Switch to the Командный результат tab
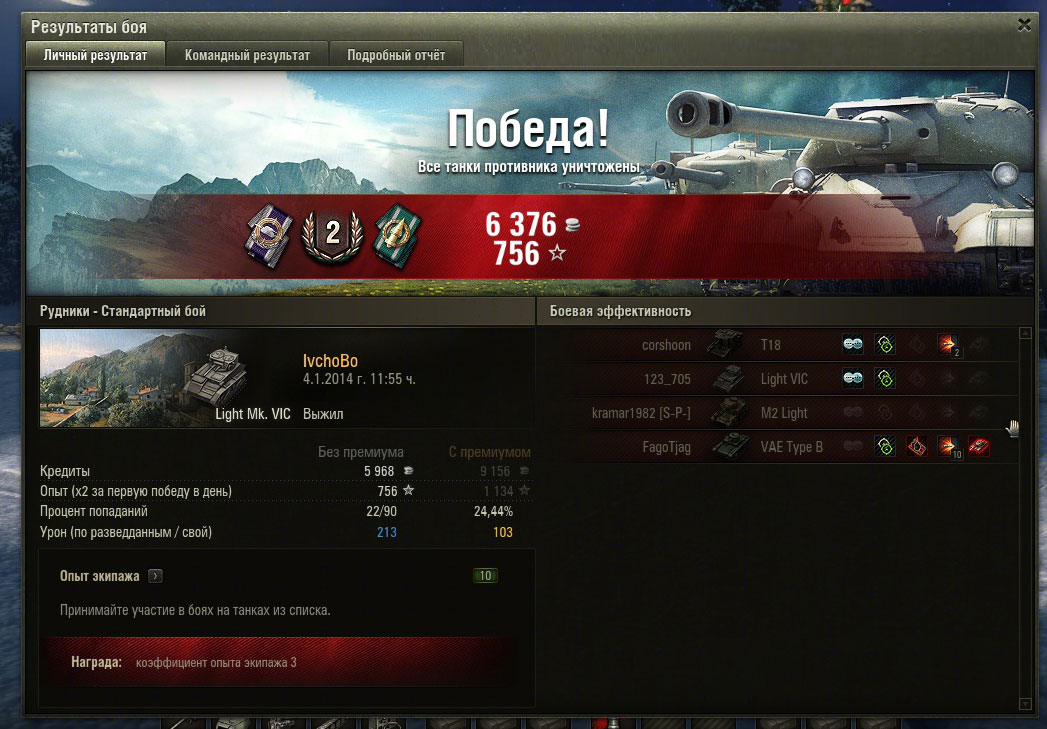Image resolution: width=1047 pixels, height=729 pixels. (247, 55)
